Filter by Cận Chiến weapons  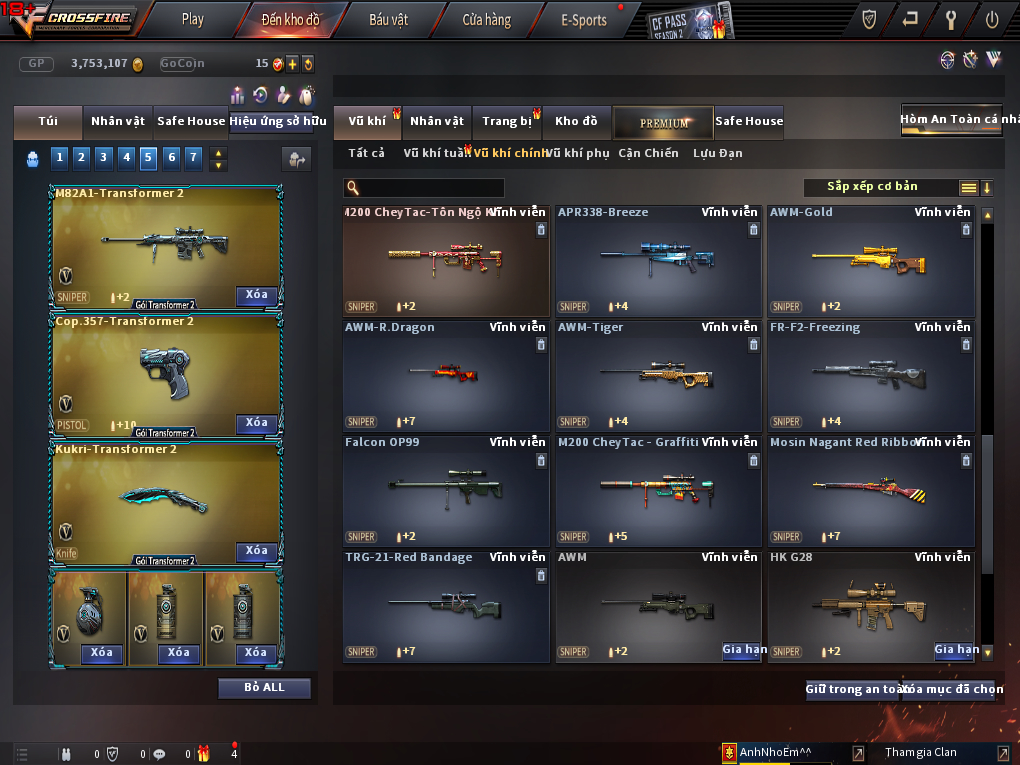(648, 153)
